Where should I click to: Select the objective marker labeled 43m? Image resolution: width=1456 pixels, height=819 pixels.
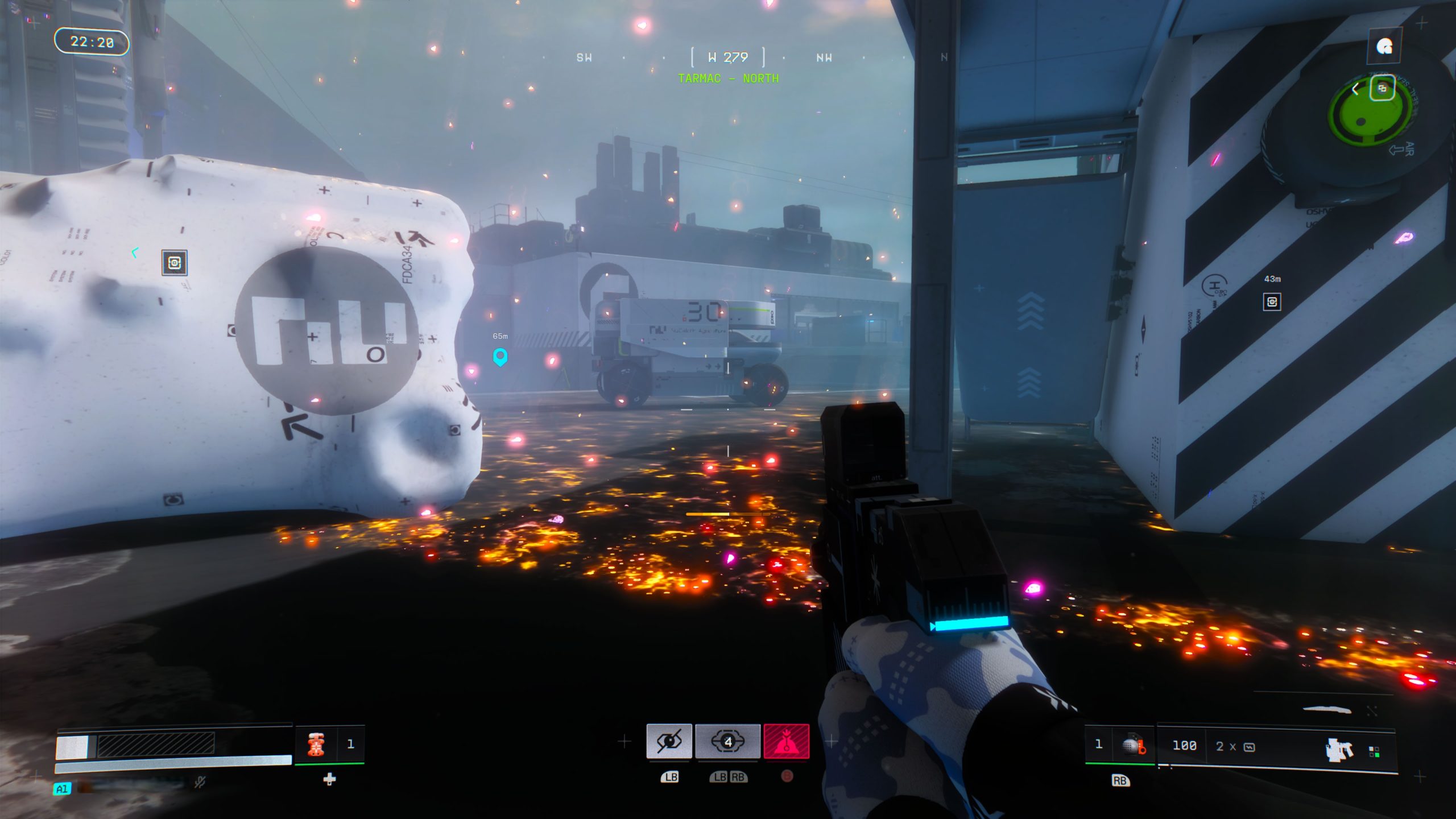[x=1272, y=301]
